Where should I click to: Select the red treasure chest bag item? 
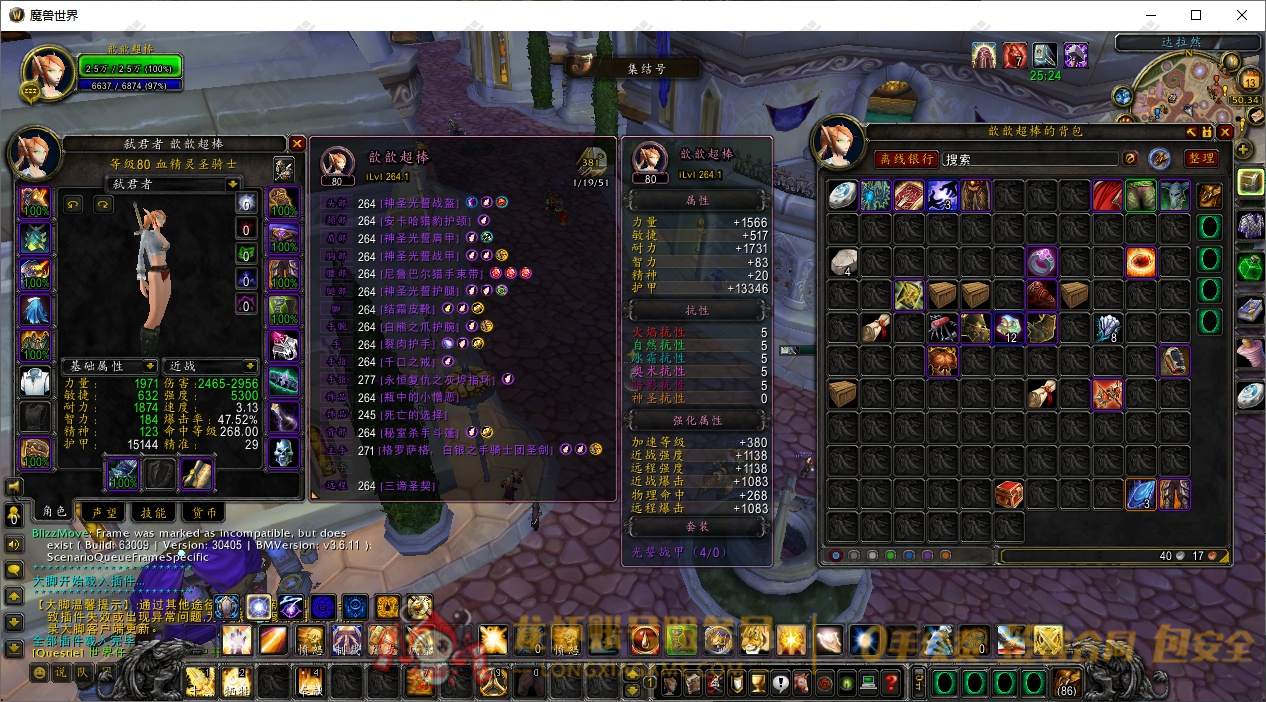[x=1008, y=494]
